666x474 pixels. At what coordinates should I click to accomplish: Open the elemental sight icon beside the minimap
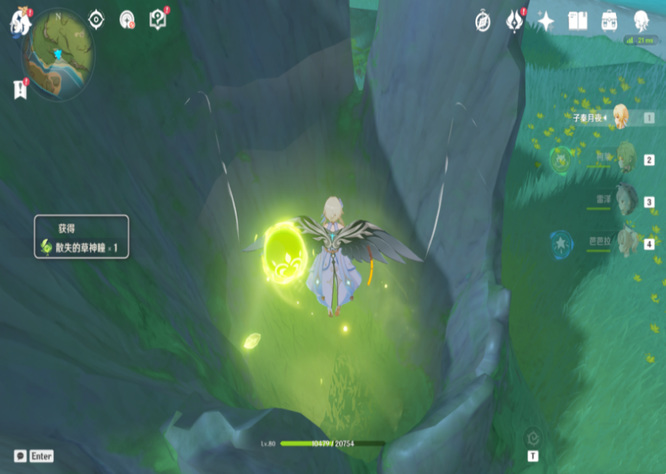click(127, 19)
